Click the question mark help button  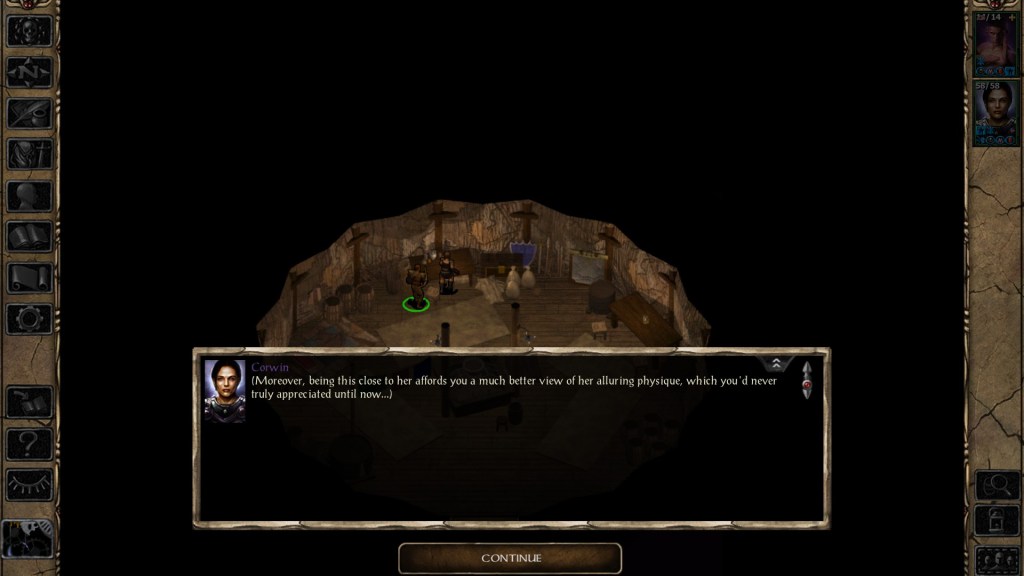click(29, 443)
